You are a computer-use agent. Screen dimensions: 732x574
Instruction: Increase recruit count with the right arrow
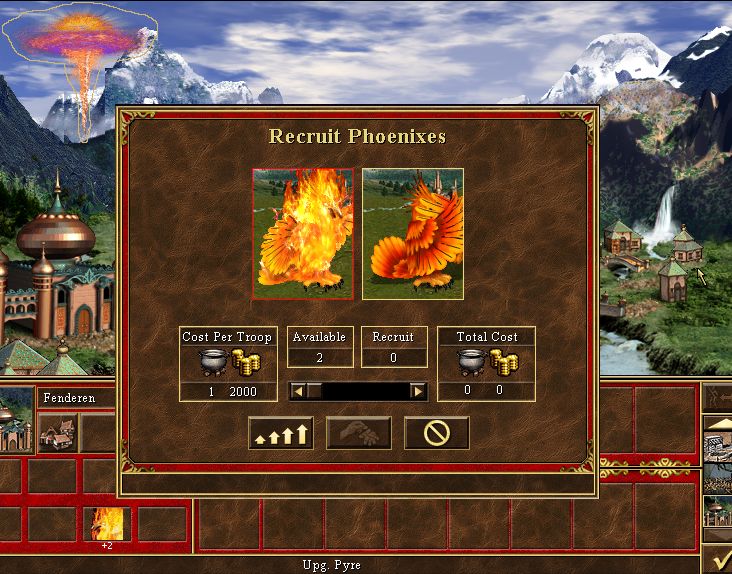418,391
